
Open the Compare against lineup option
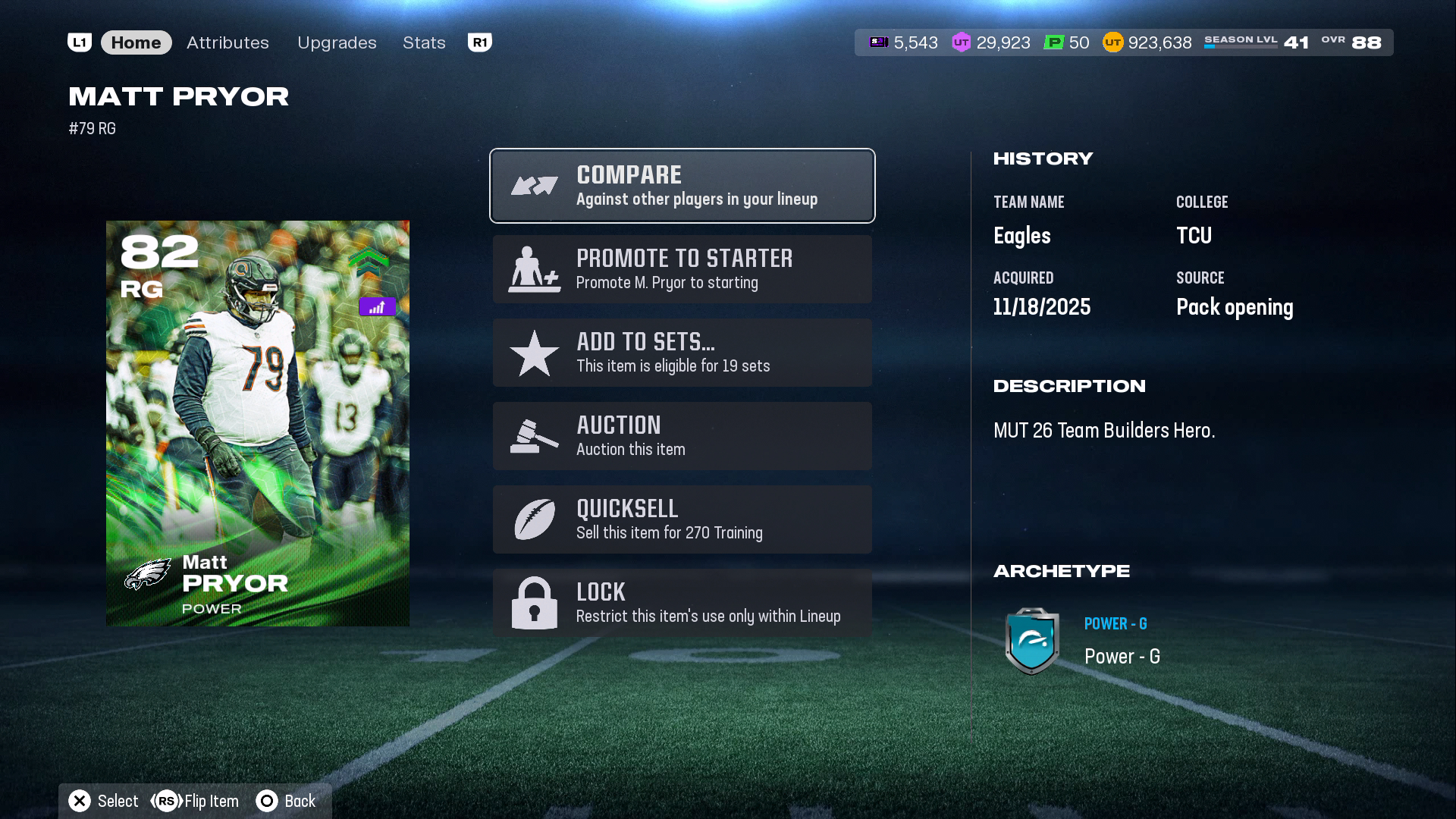682,186
